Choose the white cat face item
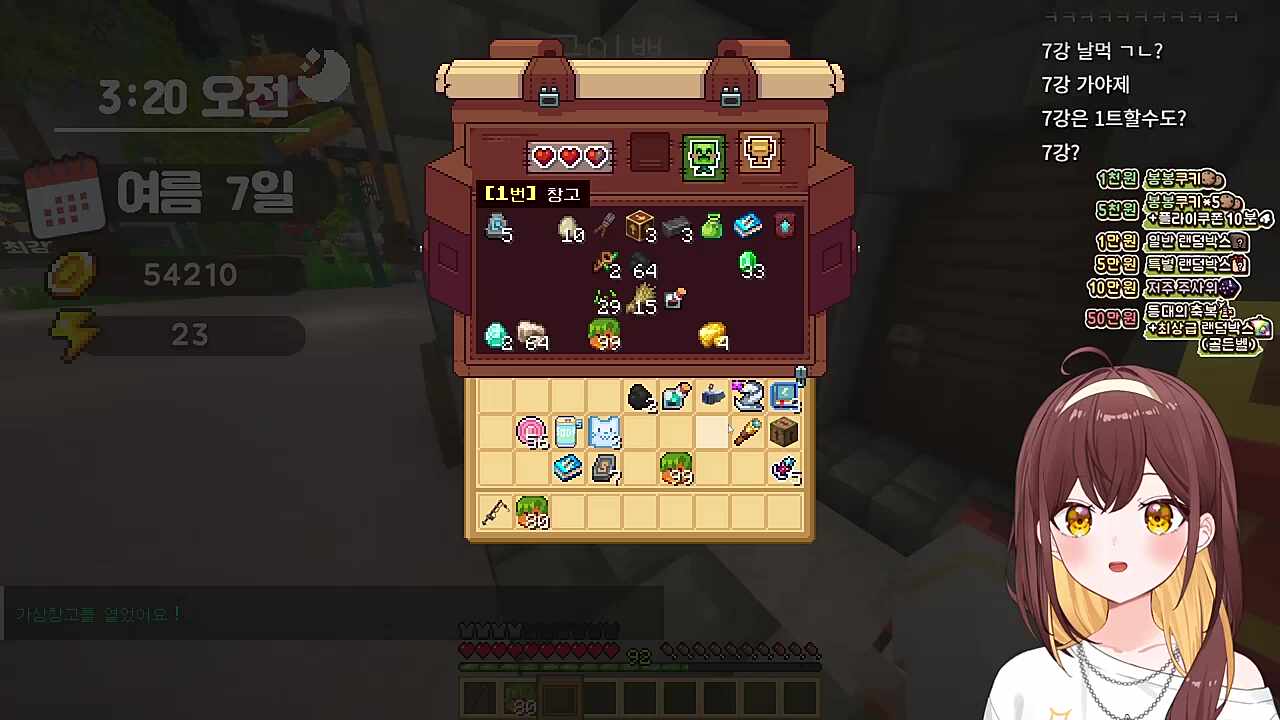 (x=604, y=433)
